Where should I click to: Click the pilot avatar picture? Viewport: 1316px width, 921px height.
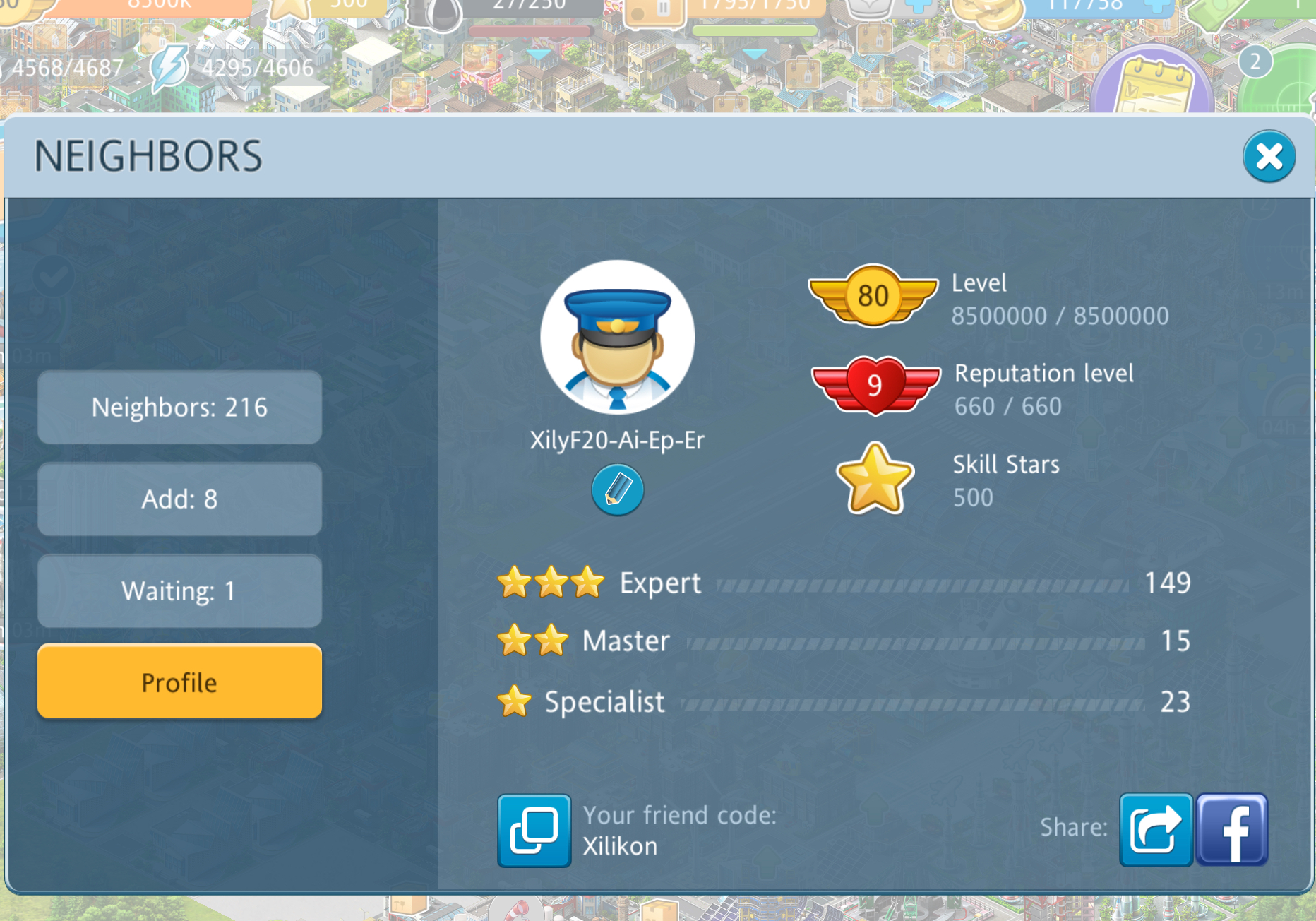pos(617,338)
